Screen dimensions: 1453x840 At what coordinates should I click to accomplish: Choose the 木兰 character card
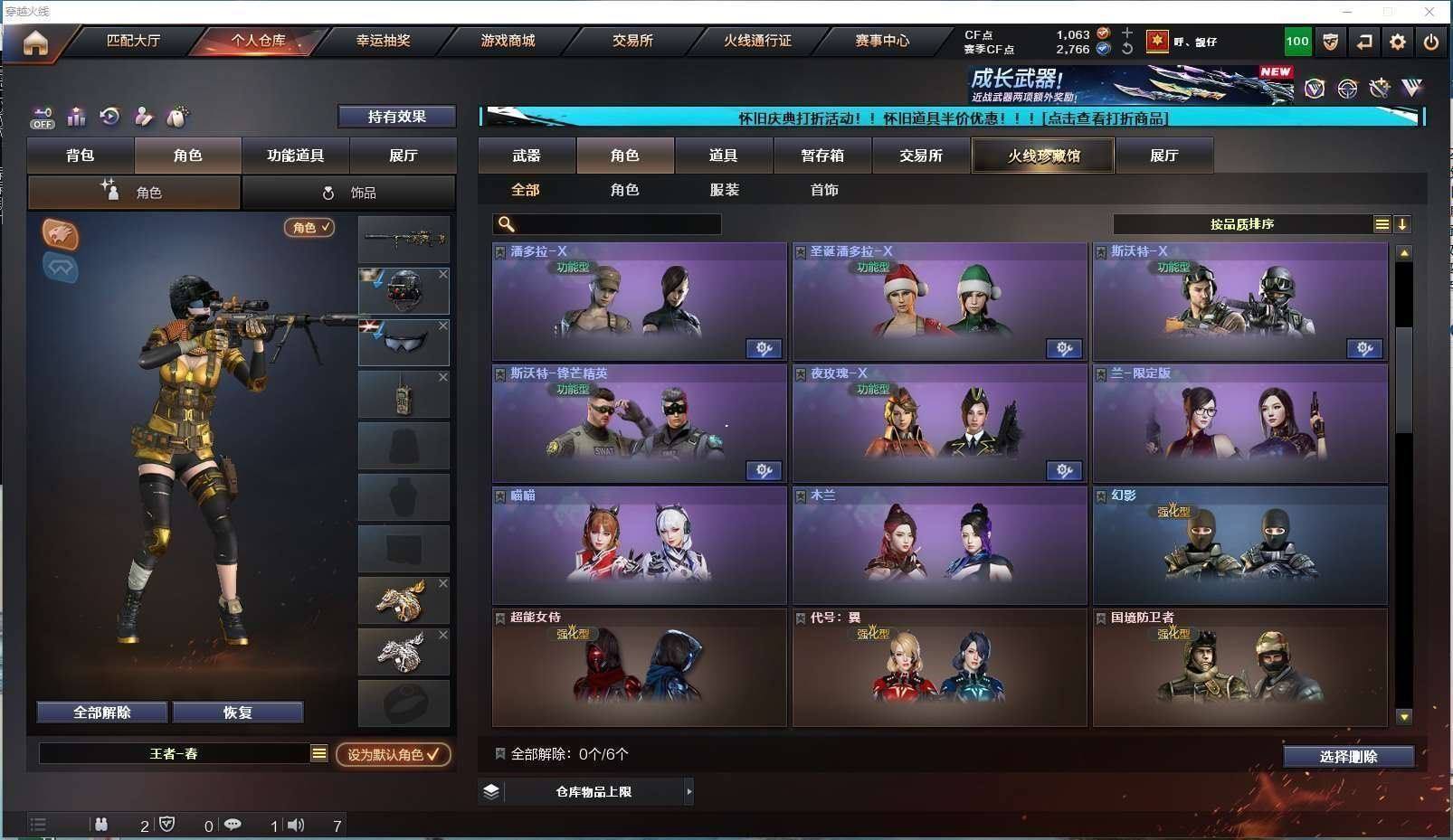point(939,546)
